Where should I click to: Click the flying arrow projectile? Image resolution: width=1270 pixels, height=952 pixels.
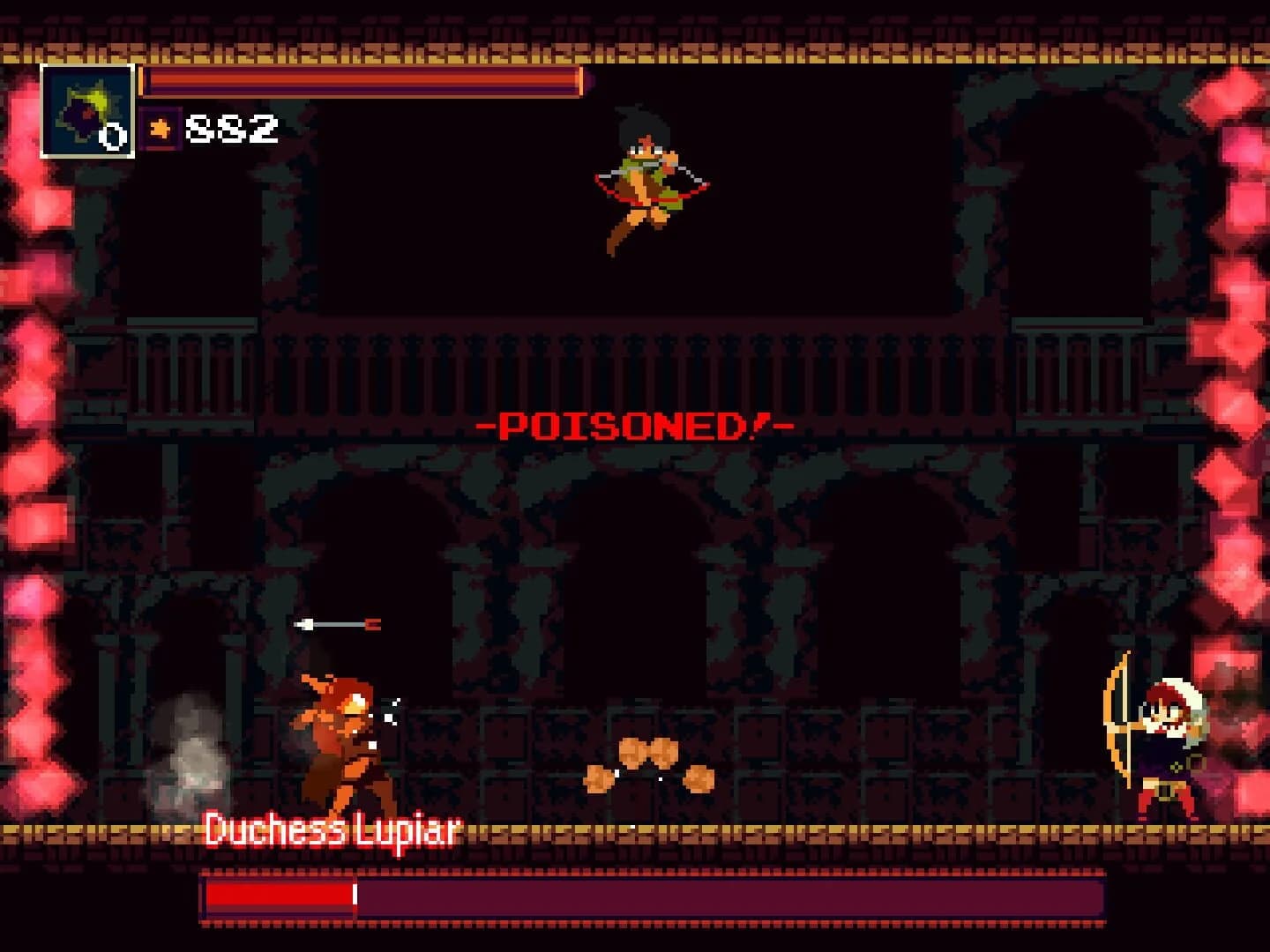[x=340, y=626]
